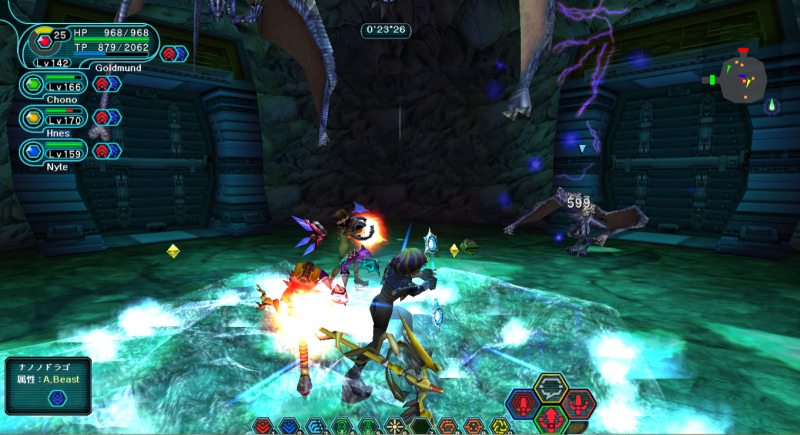This screenshot has height=435, width=800.
Task: Cast the red chevron technique in the quick-slot bar
Action: pos(263,426)
